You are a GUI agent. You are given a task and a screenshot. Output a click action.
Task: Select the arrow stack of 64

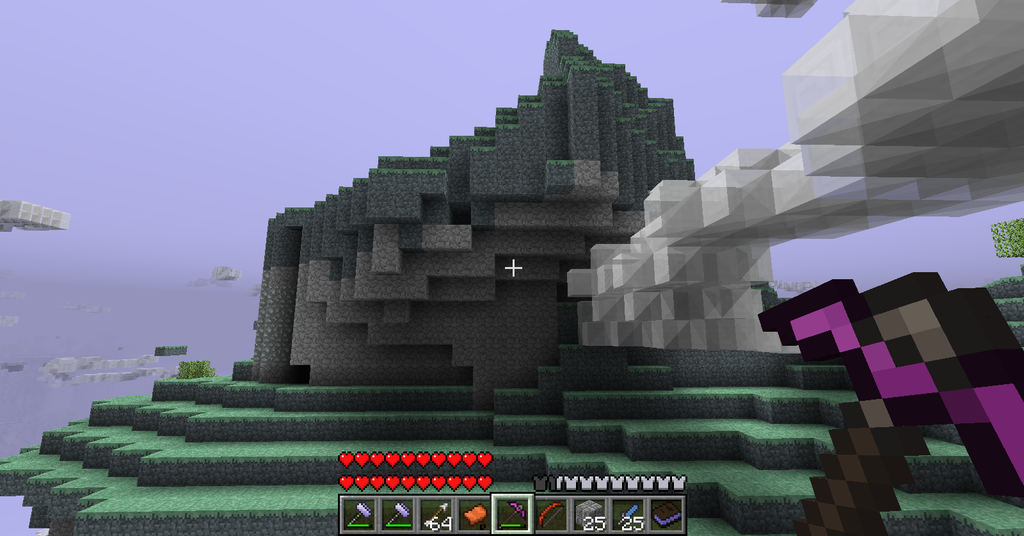pos(436,515)
